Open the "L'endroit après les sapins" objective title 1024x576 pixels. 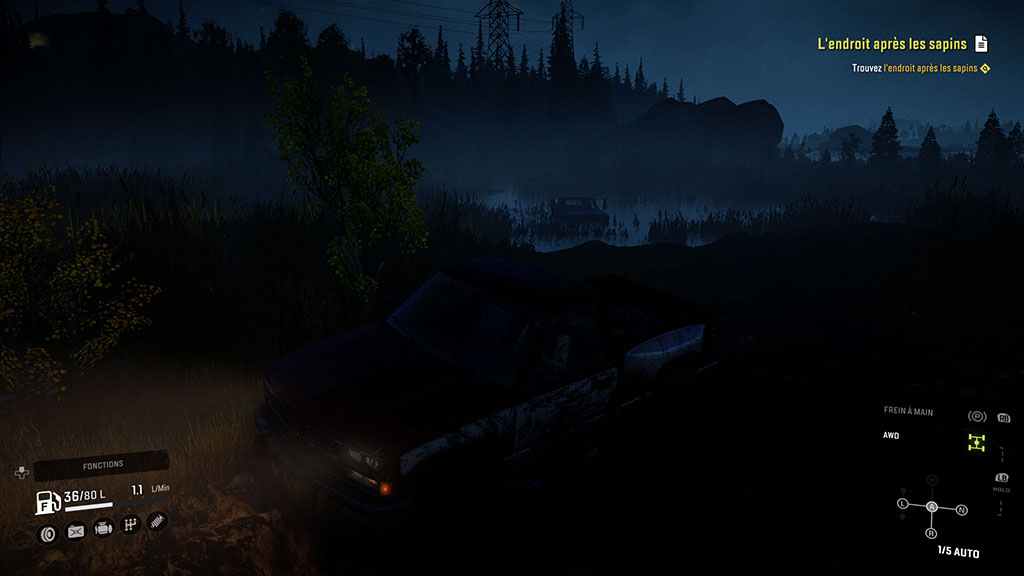tap(892, 43)
